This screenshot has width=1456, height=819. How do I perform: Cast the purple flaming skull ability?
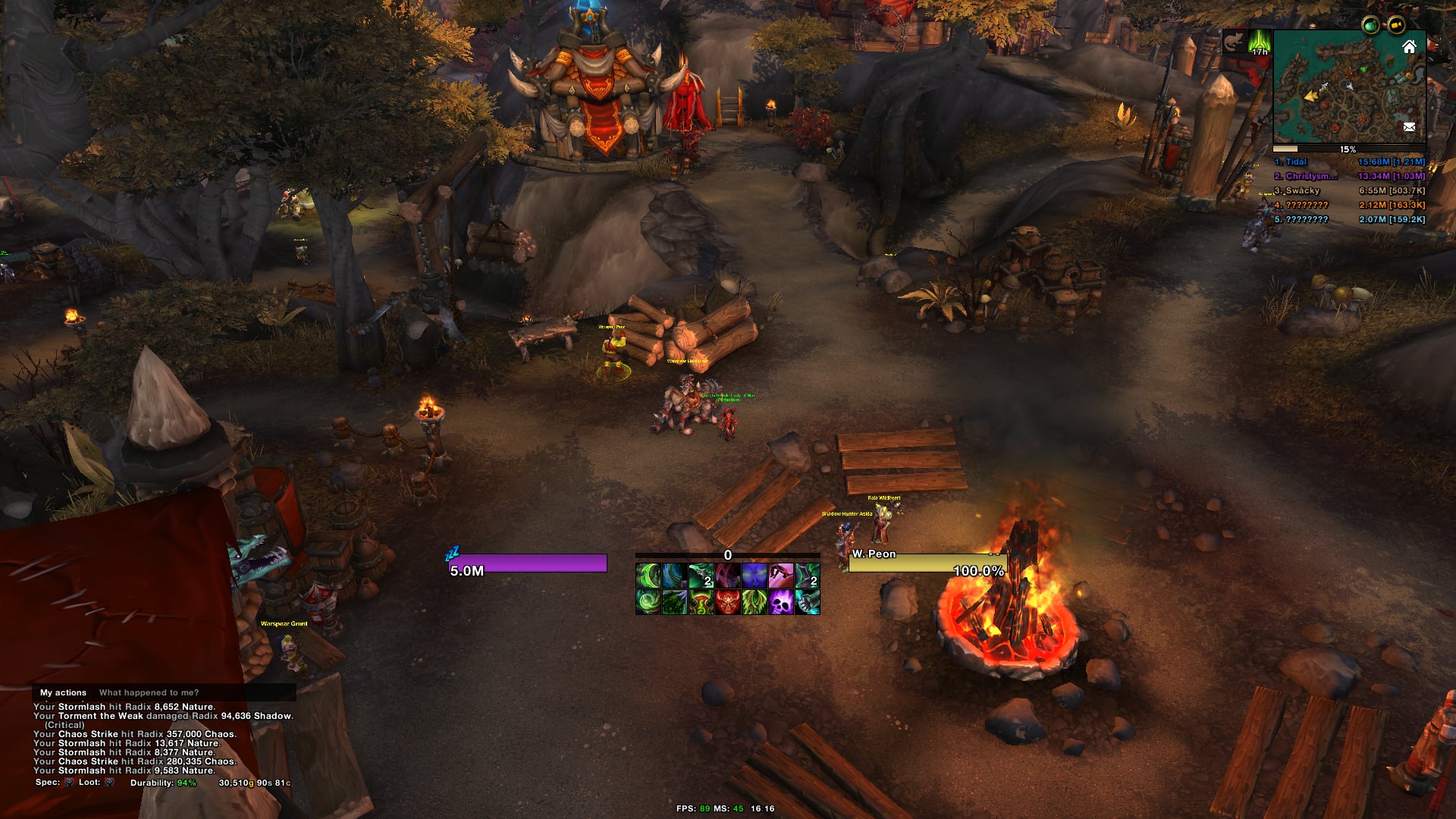pyautogui.click(x=781, y=602)
